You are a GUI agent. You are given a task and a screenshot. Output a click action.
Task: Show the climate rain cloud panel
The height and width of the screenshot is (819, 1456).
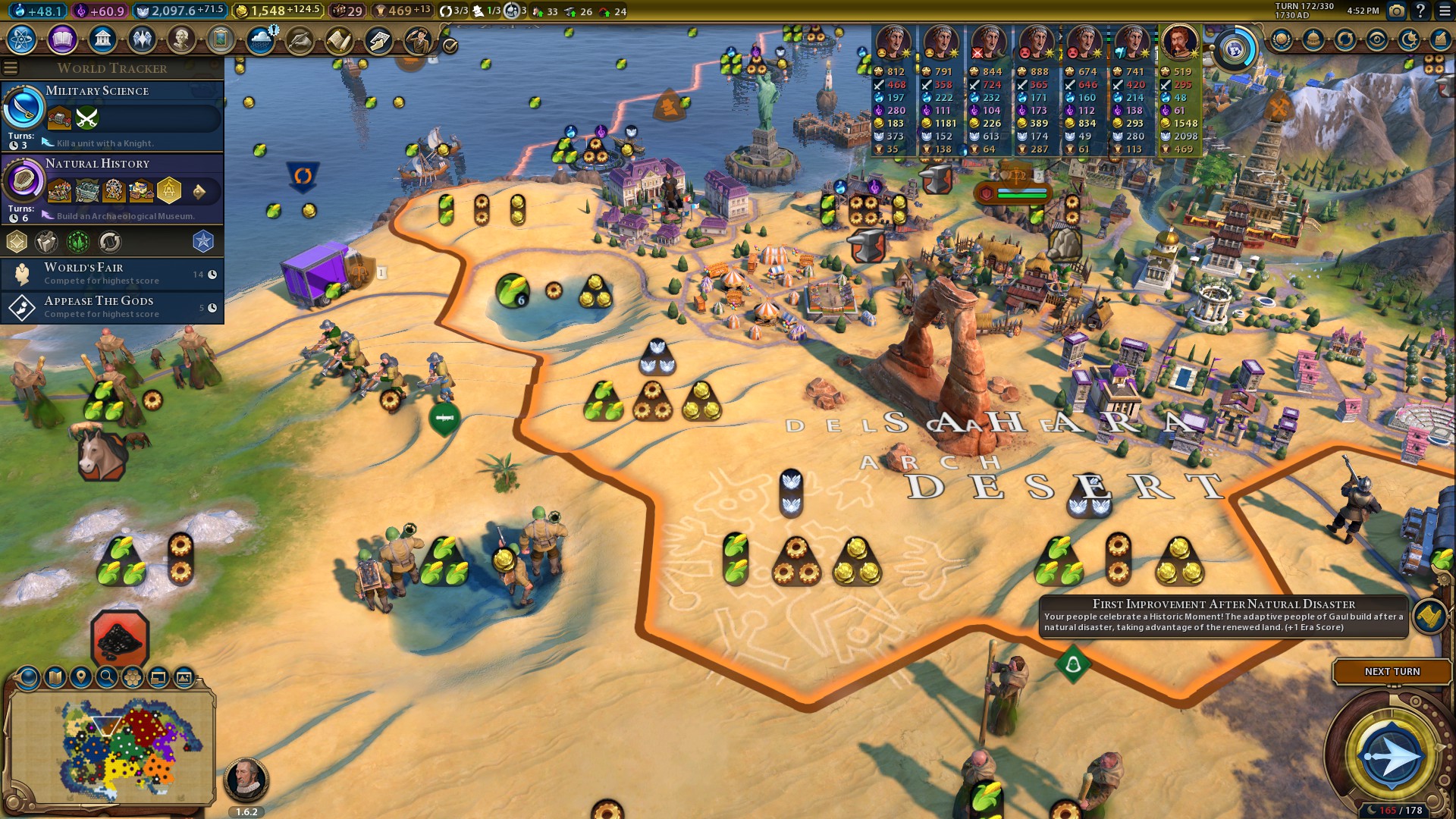[261, 39]
